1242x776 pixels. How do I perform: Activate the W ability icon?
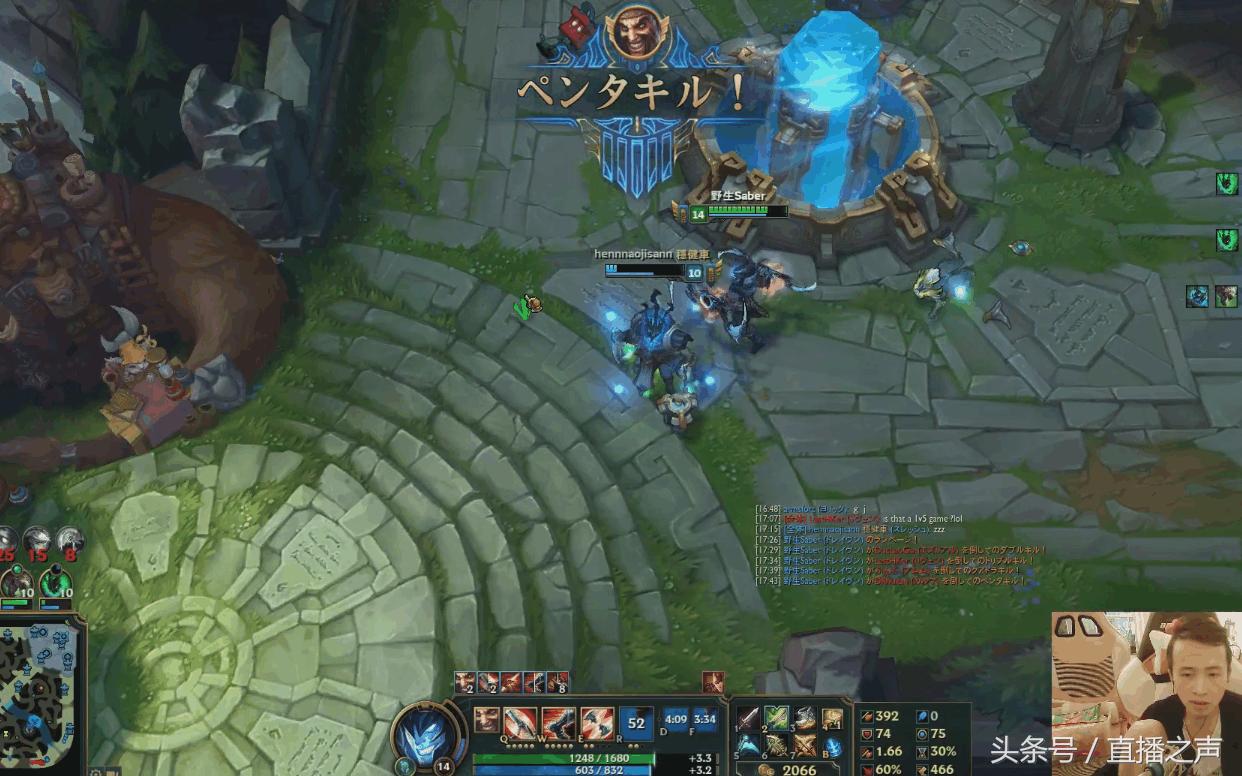click(557, 721)
